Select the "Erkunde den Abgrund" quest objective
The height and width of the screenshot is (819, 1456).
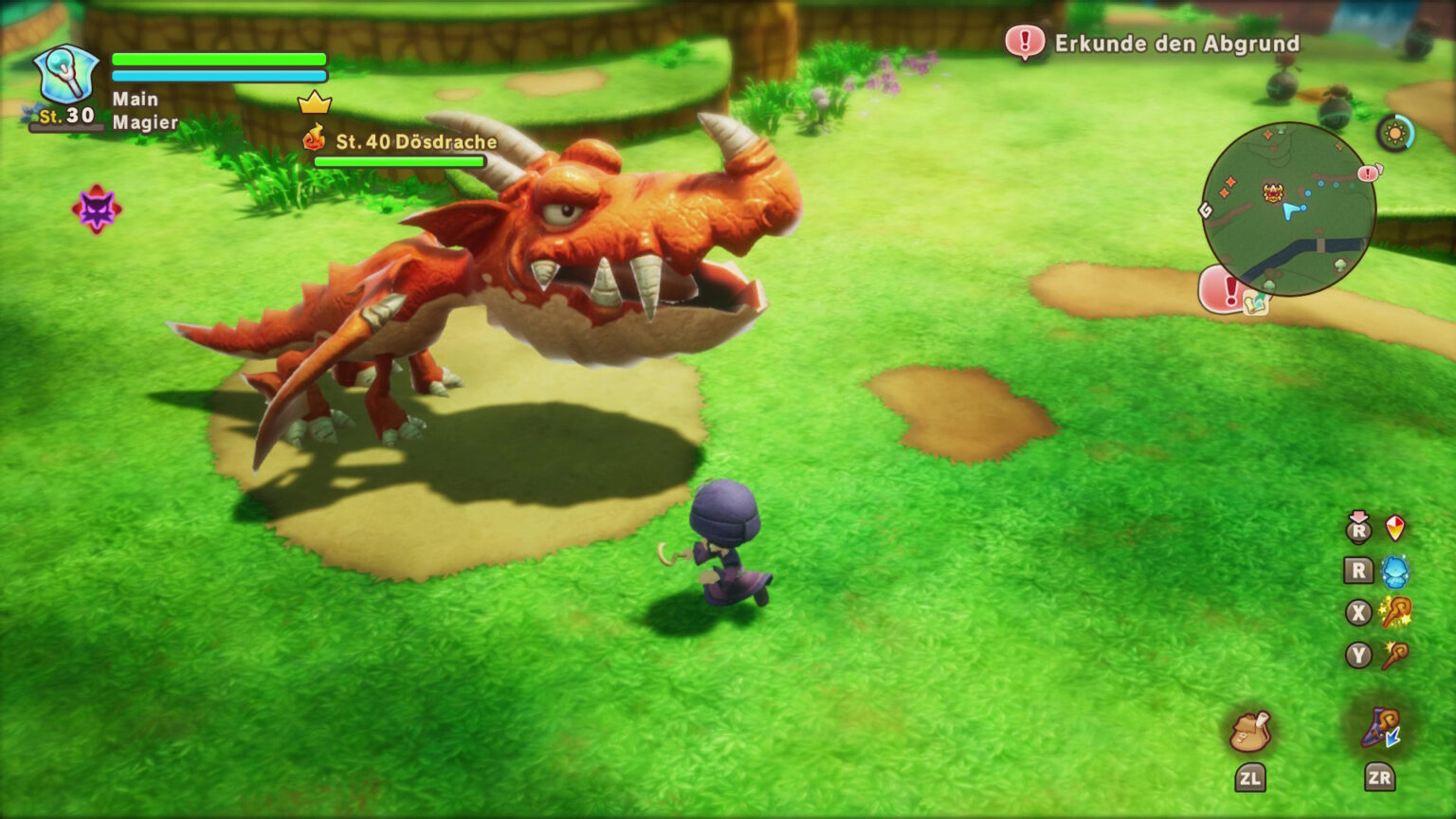point(1176,44)
